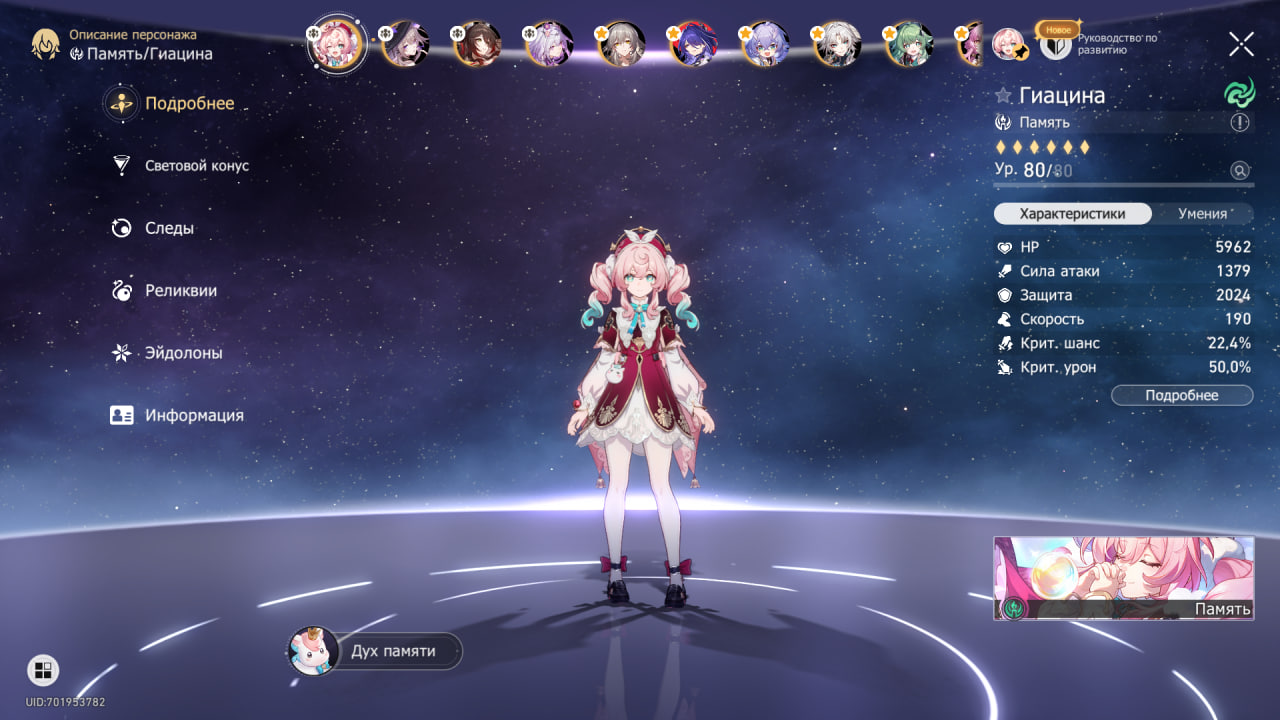Go to the Эйдолоны menu entry
Screen dimensions: 1280x720
point(183,353)
